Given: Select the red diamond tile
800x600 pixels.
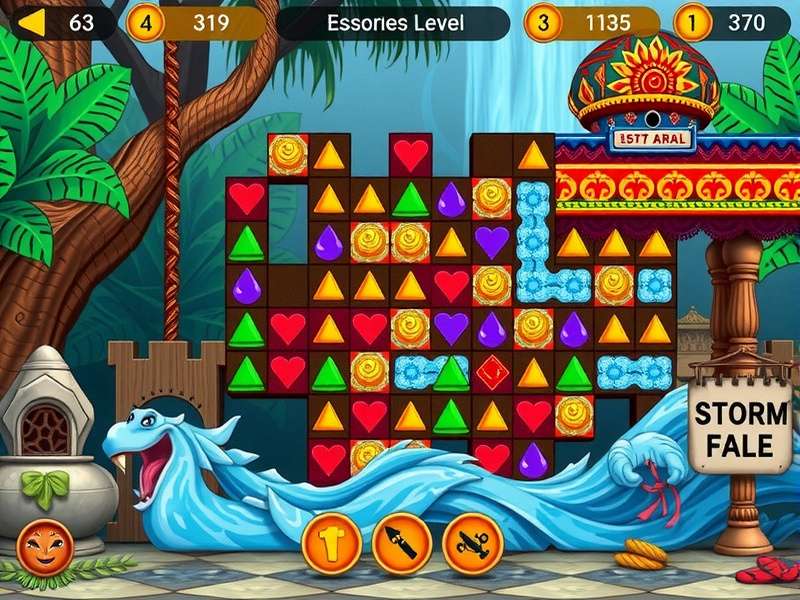Looking at the screenshot, I should point(492,373).
